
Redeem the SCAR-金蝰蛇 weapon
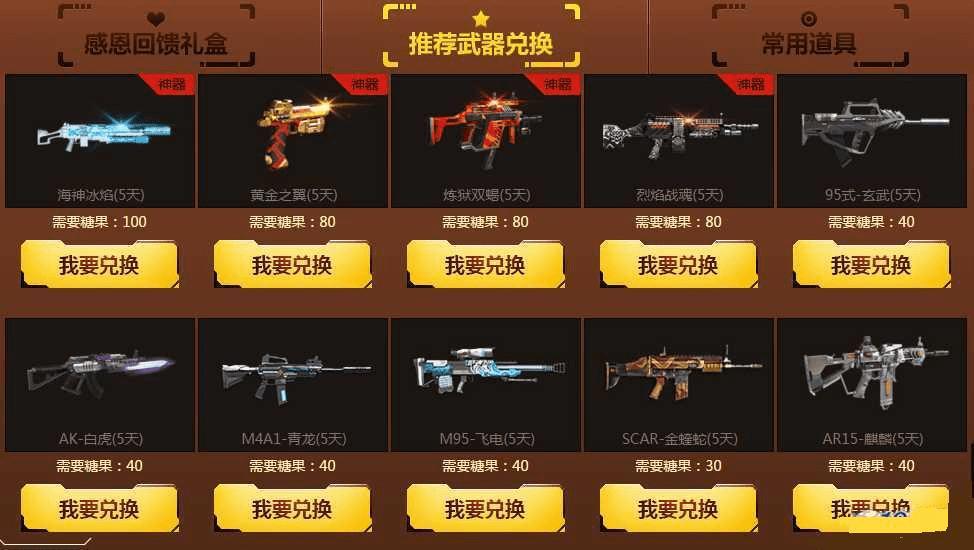(678, 509)
